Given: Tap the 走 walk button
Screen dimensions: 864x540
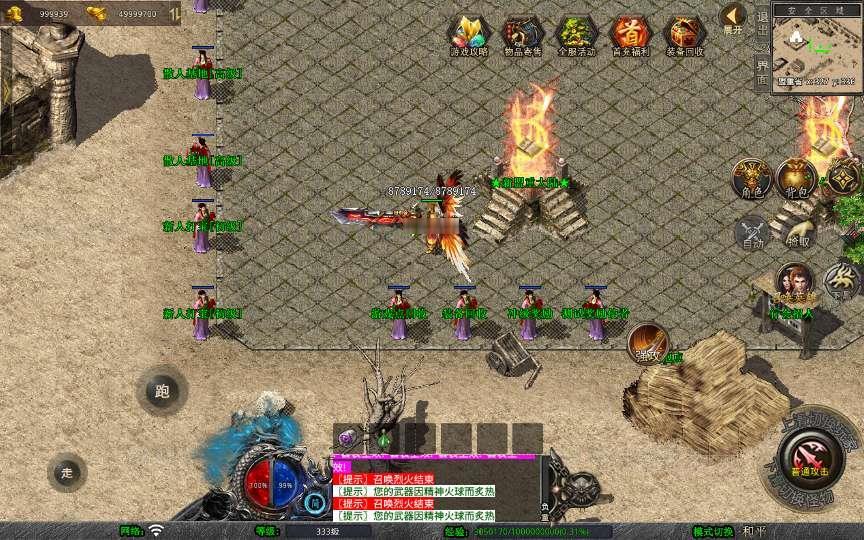Looking at the screenshot, I should point(67,472).
